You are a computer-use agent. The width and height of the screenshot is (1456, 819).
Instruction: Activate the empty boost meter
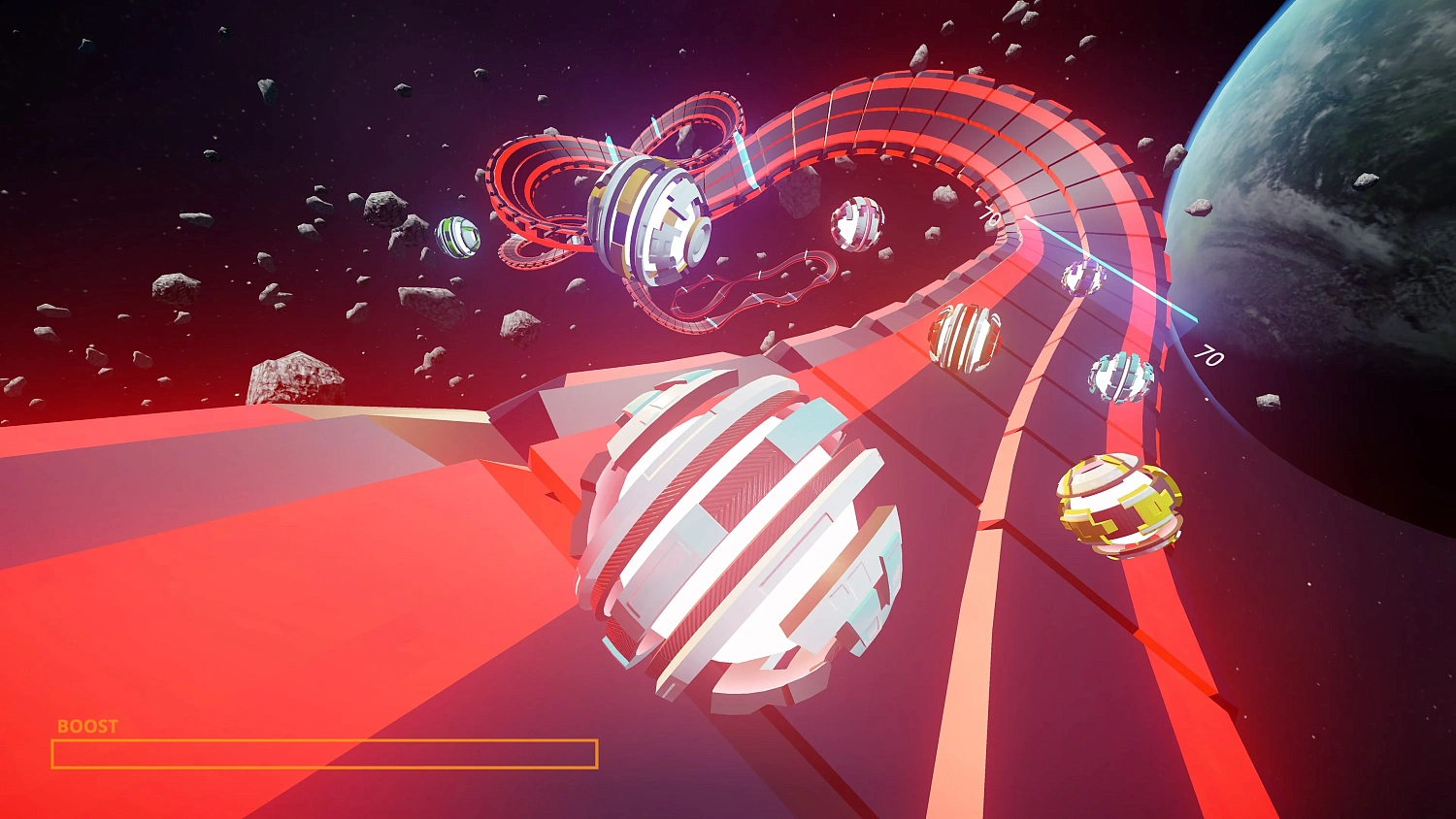click(x=323, y=752)
